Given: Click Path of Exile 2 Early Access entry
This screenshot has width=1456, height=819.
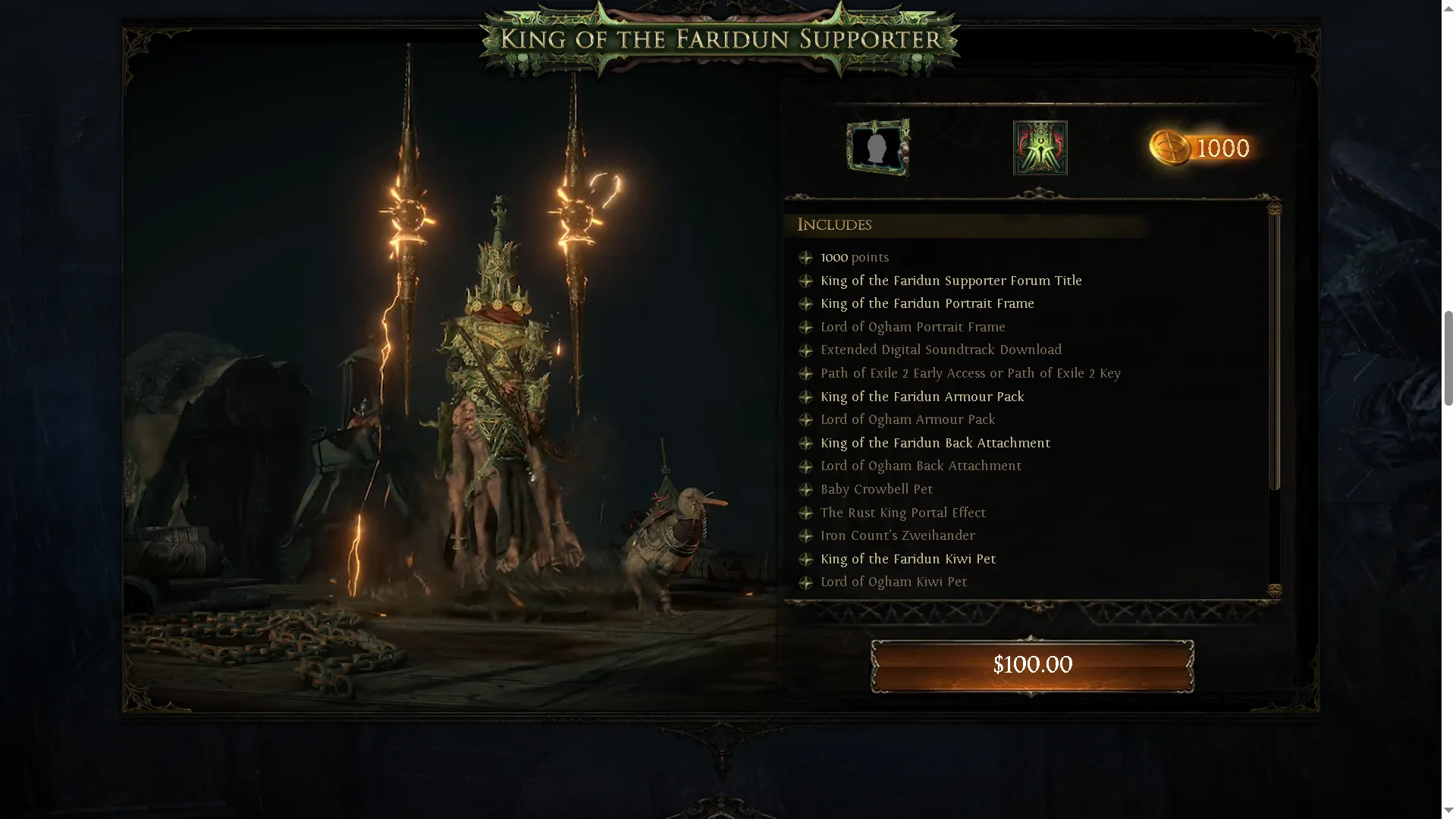Looking at the screenshot, I should tap(971, 373).
